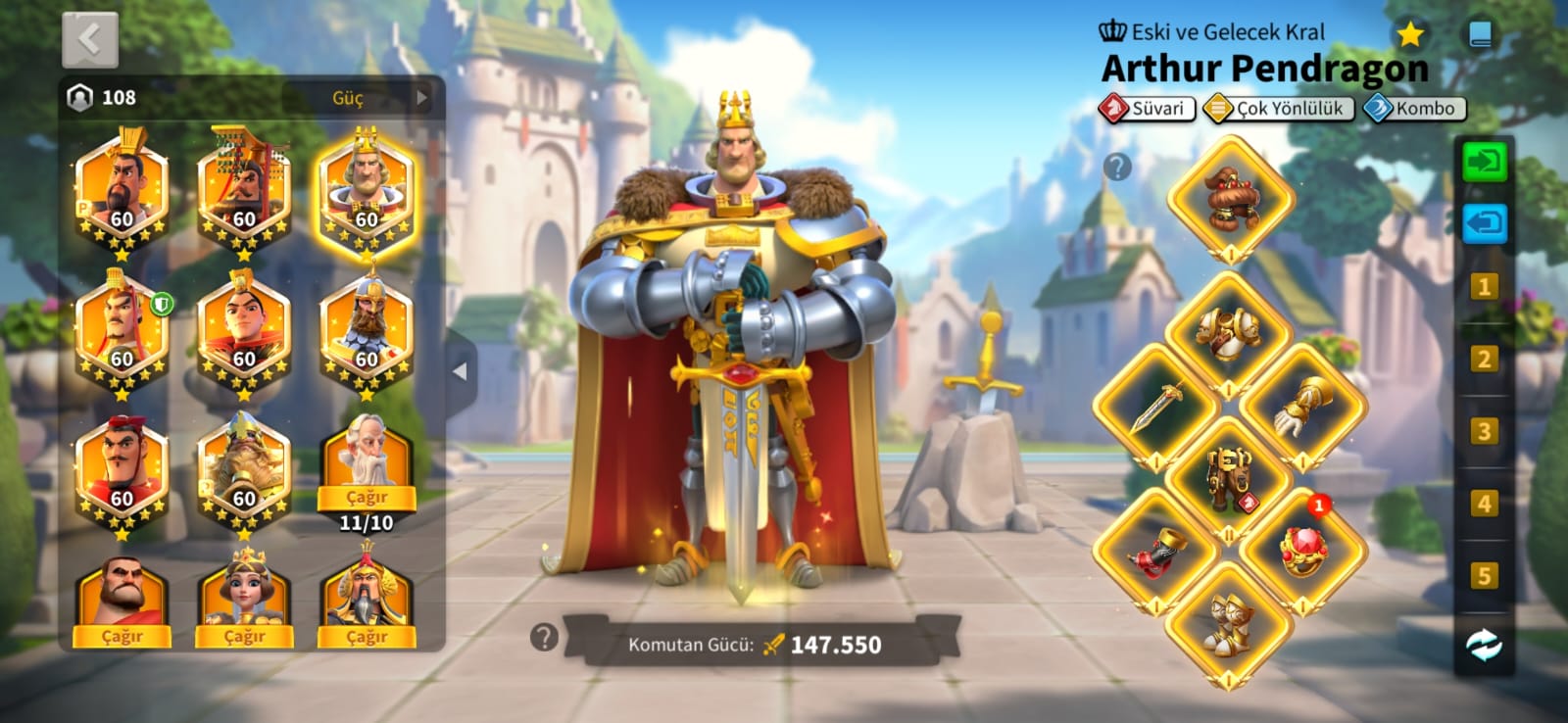This screenshot has width=1568, height=723.
Task: Switch to equipment preset 3
Action: (x=1484, y=431)
